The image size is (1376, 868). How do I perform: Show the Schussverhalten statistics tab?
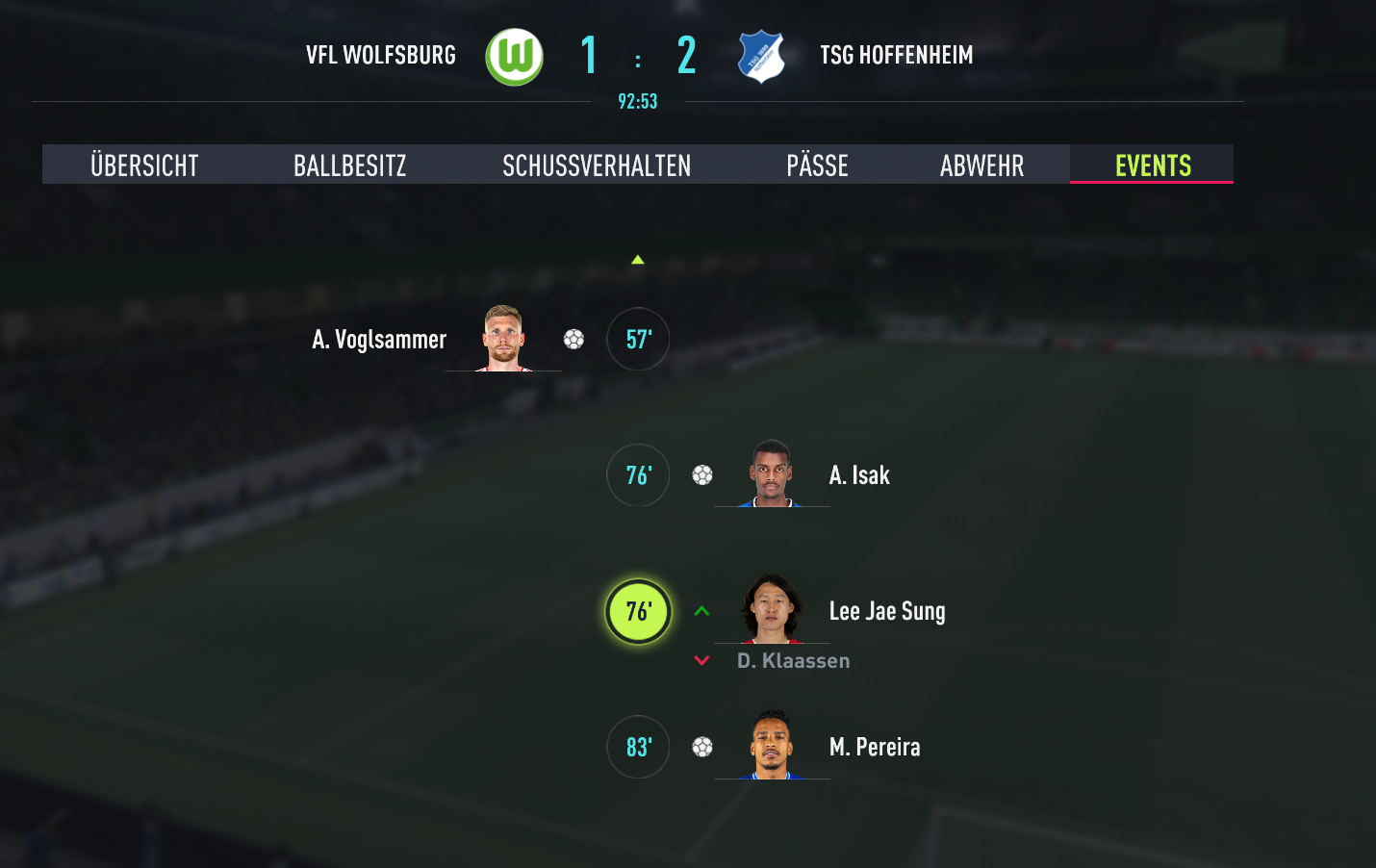597,165
